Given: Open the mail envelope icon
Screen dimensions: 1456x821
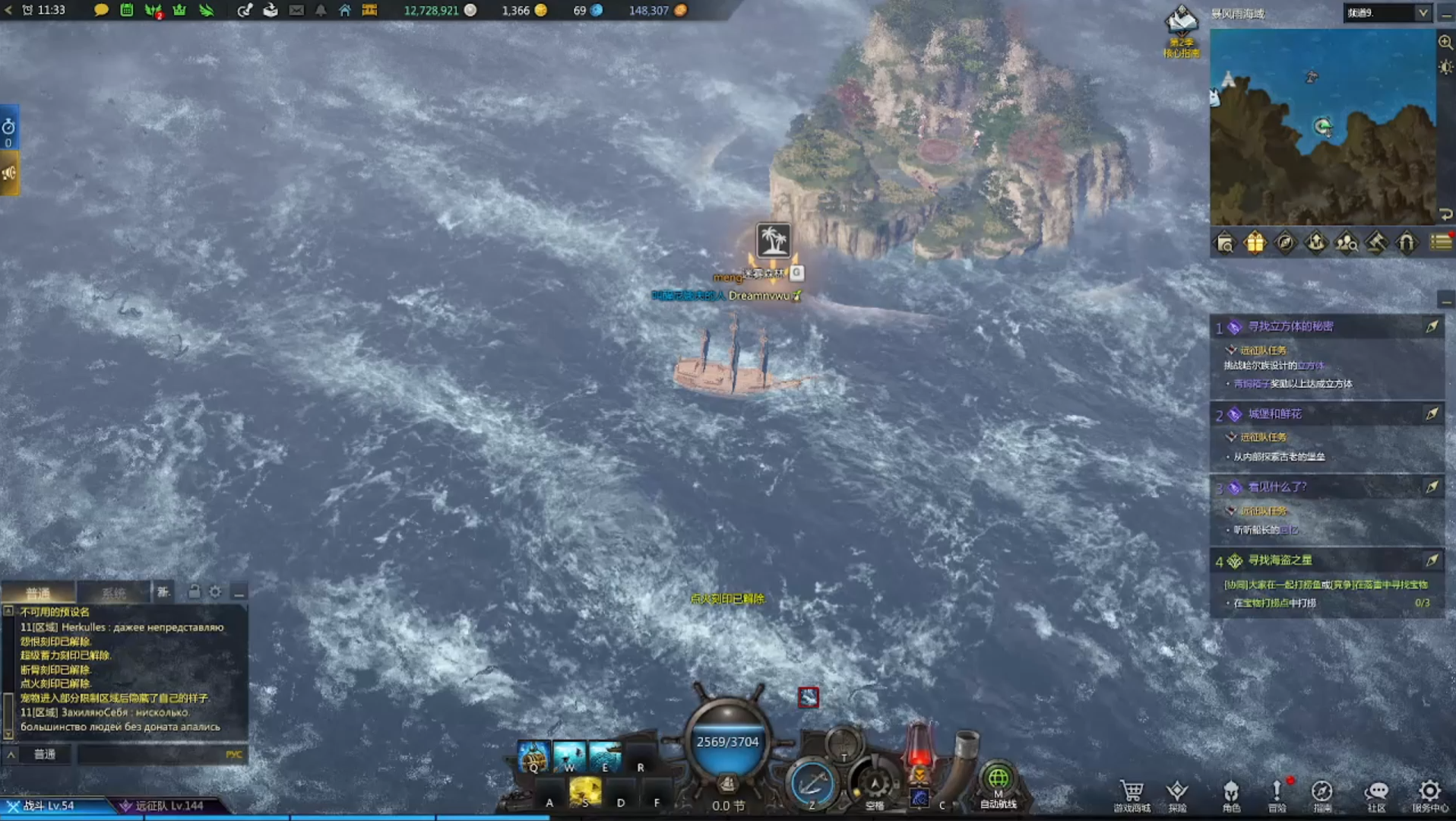Looking at the screenshot, I should tap(296, 11).
